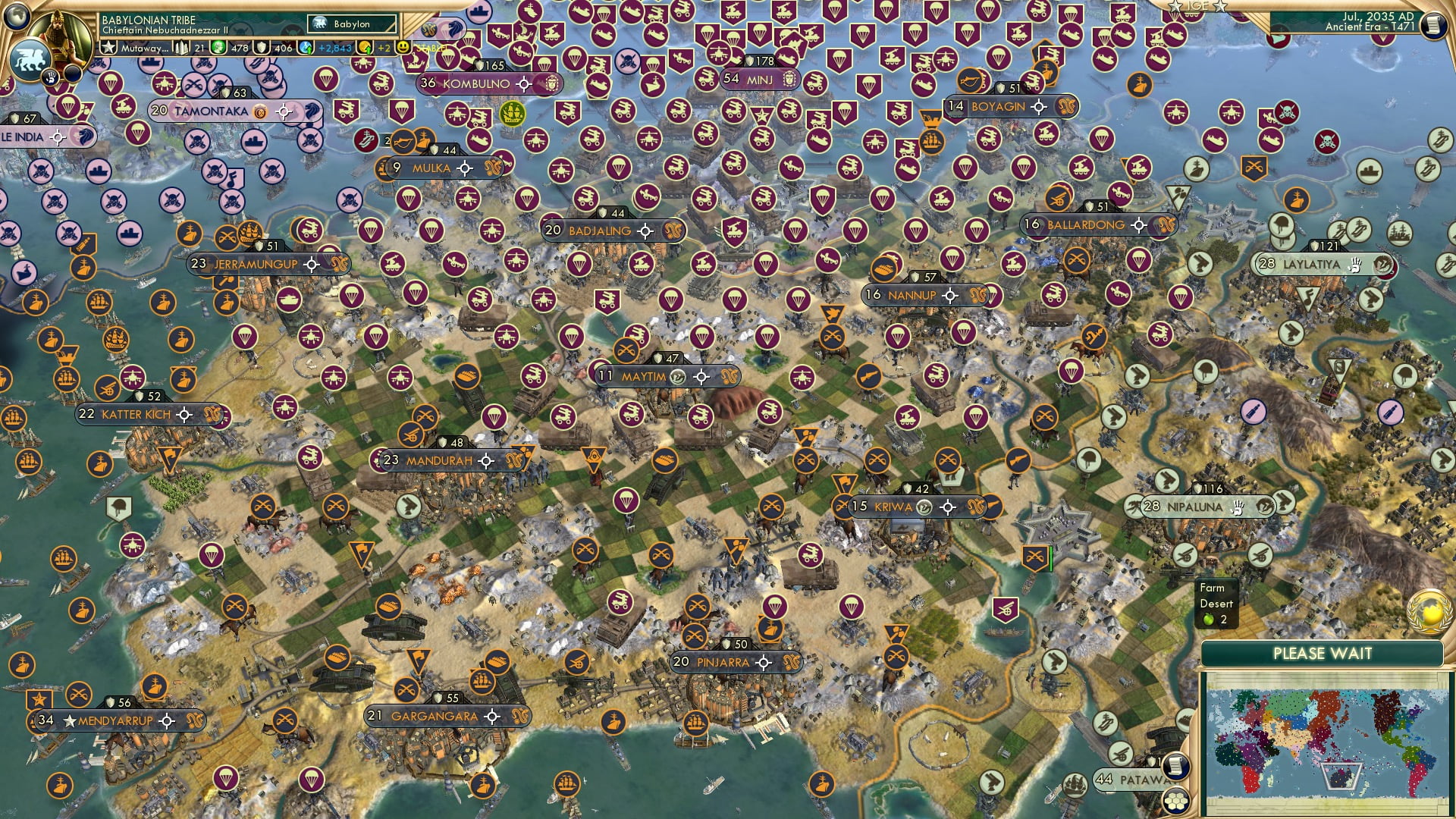Screen dimensions: 1456x819
Task: Click the science beaker icon showing 478
Action: tap(219, 47)
